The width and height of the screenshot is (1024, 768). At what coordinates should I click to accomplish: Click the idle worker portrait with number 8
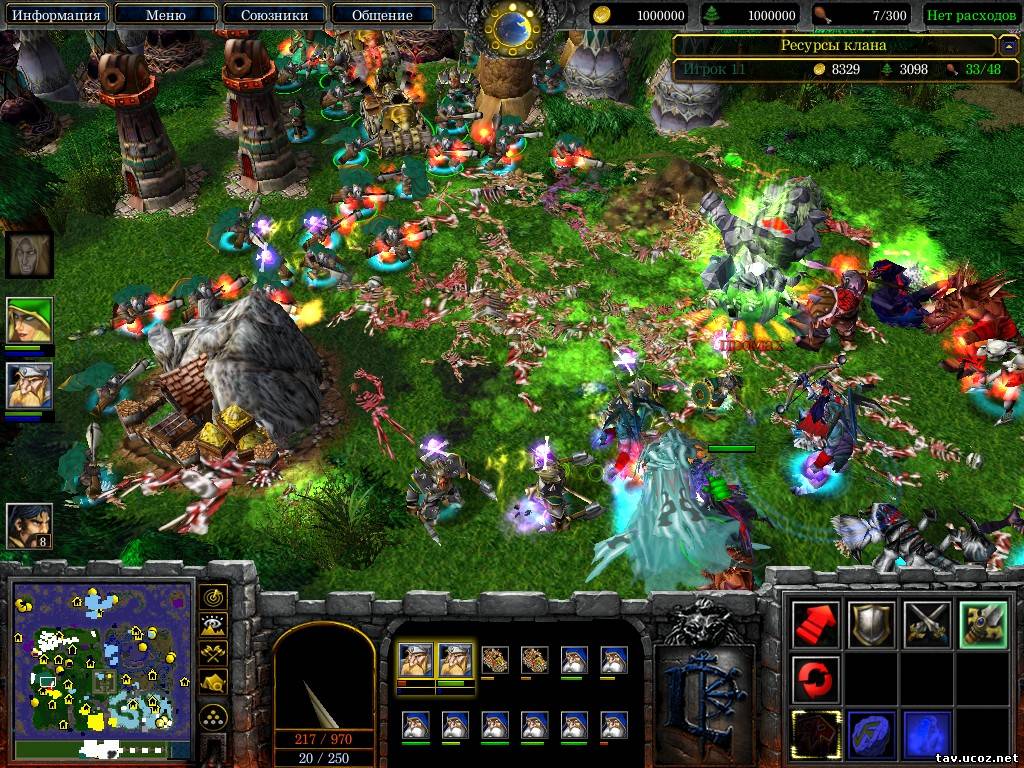pos(29,525)
